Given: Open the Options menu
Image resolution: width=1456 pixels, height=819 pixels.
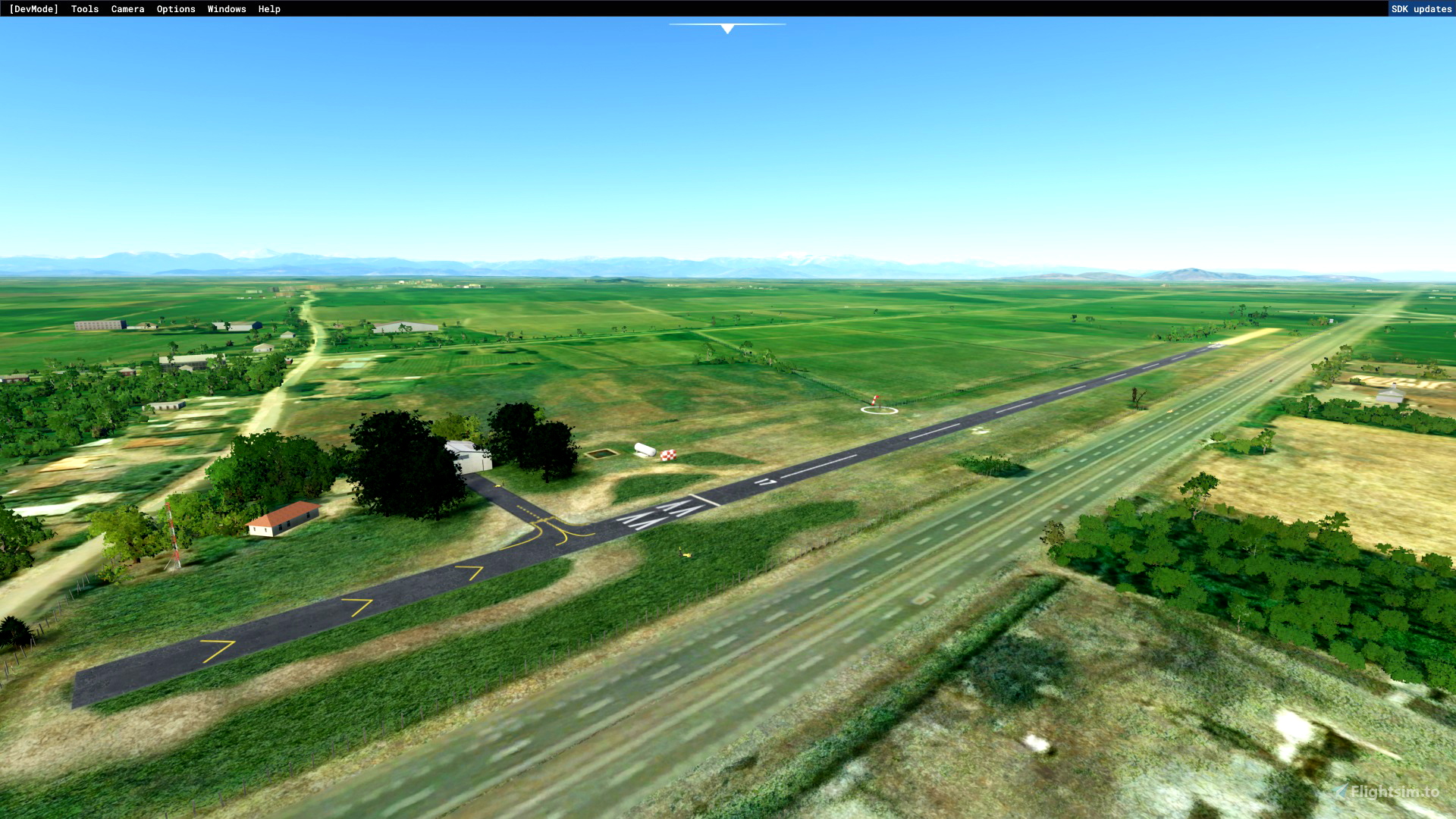Looking at the screenshot, I should tap(175, 8).
